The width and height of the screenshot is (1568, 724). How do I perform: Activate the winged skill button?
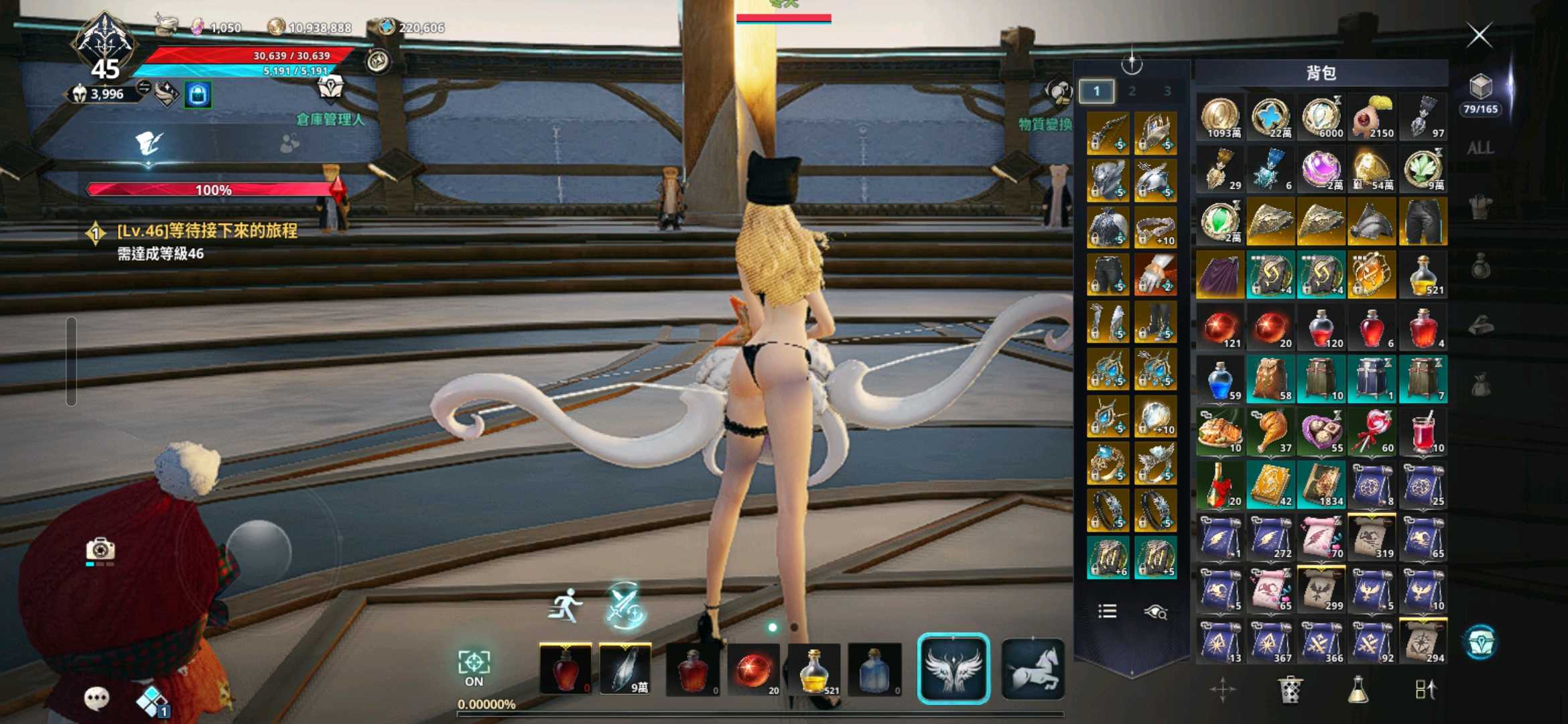click(953, 668)
